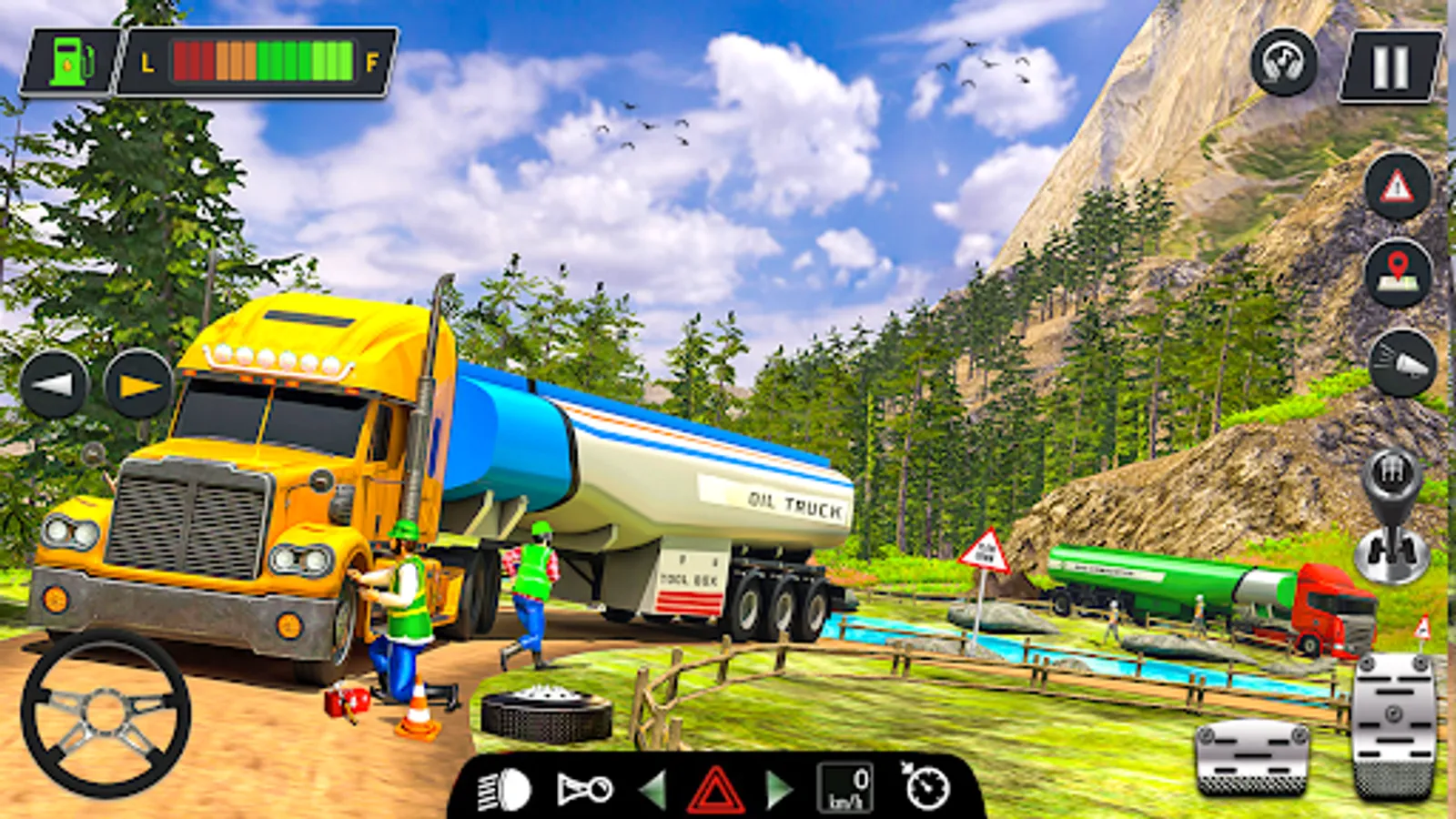Turn on the right turn indicator
Screen dimensions: 1456x819
click(x=776, y=789)
